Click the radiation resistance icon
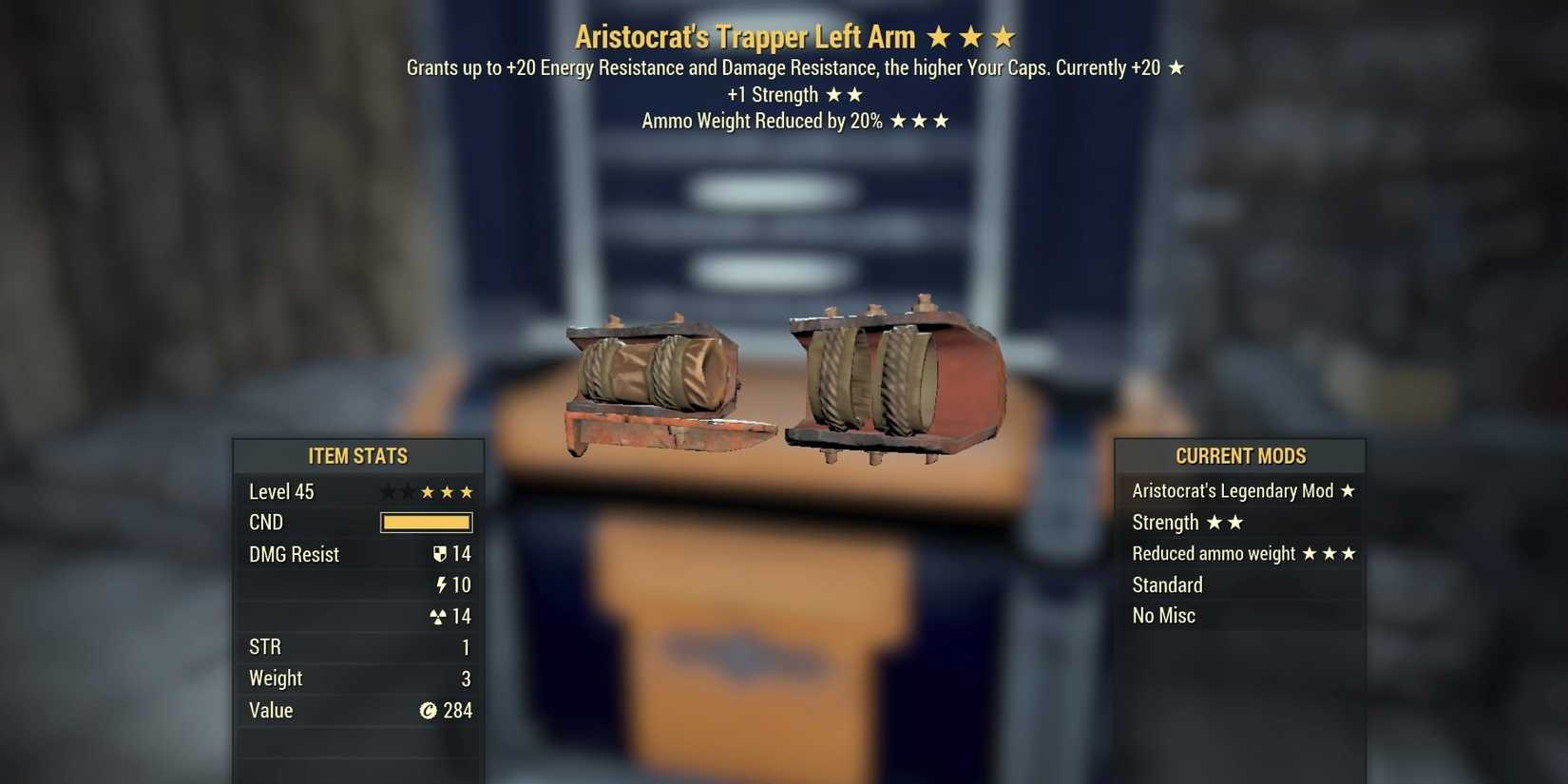1568x784 pixels. coord(440,616)
